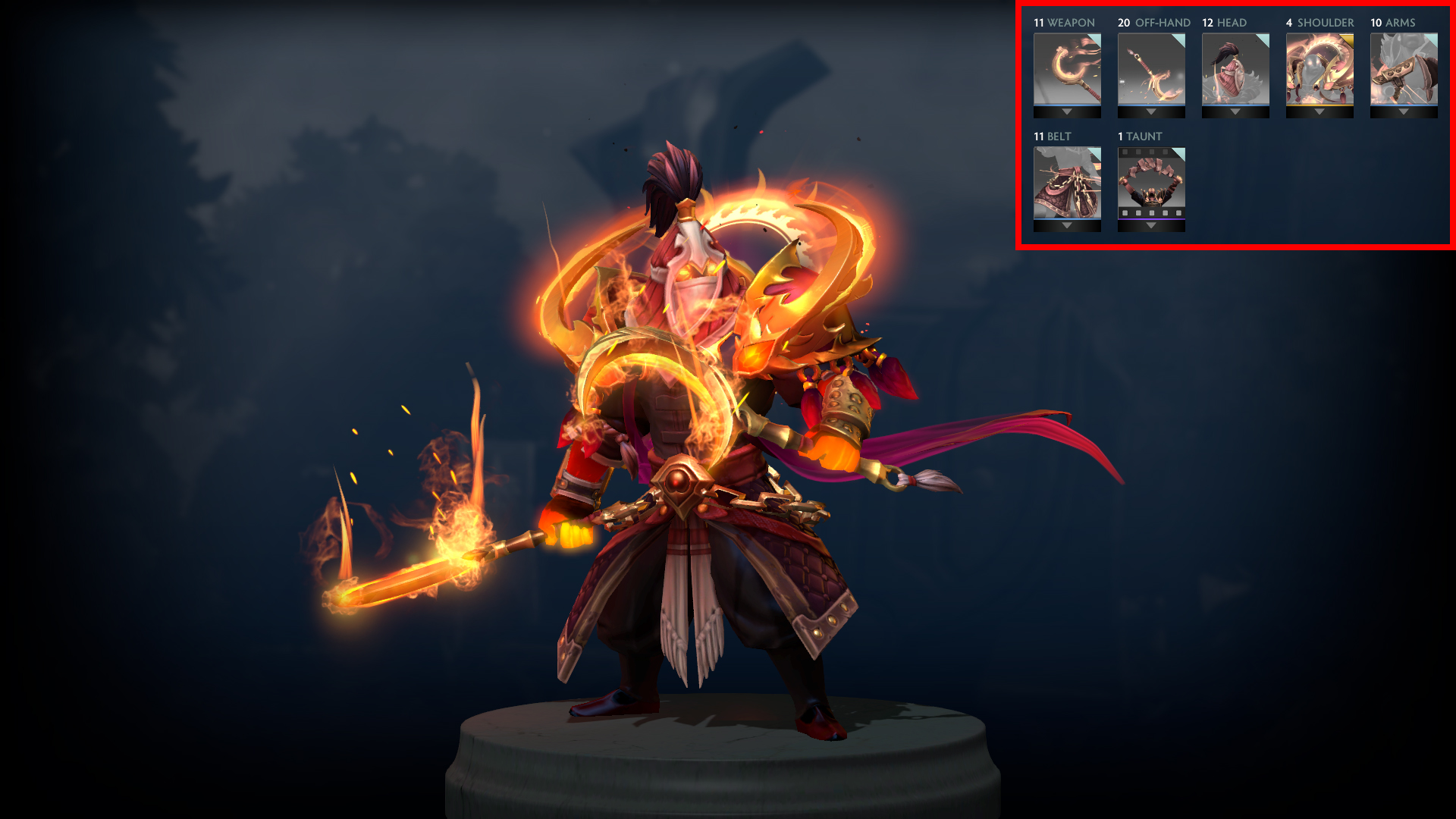Image resolution: width=1456 pixels, height=819 pixels.
Task: Expand the Off-Hand slot dropdown arrow
Action: coord(1151,111)
